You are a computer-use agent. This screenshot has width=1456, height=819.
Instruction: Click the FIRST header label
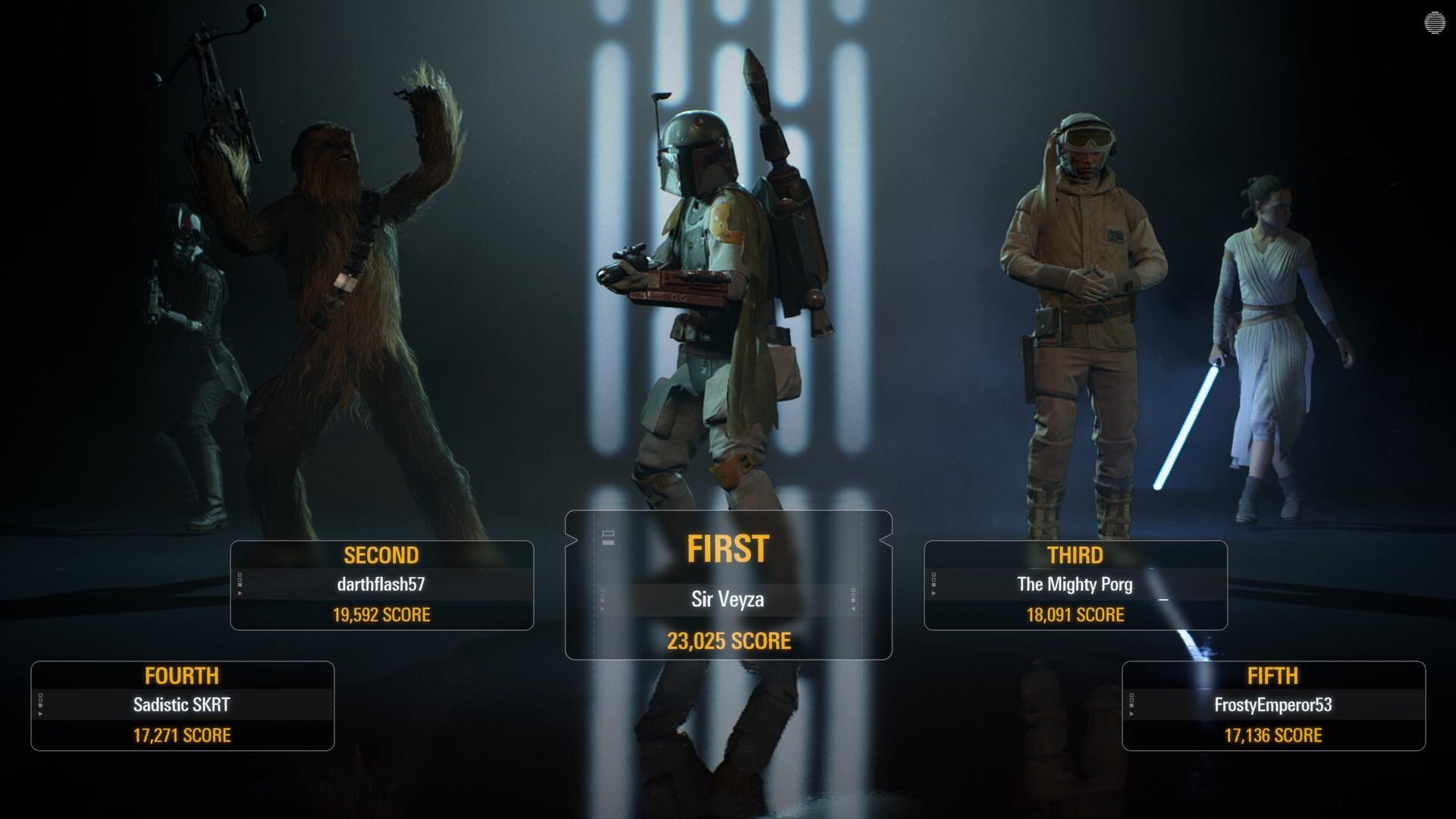tap(728, 549)
